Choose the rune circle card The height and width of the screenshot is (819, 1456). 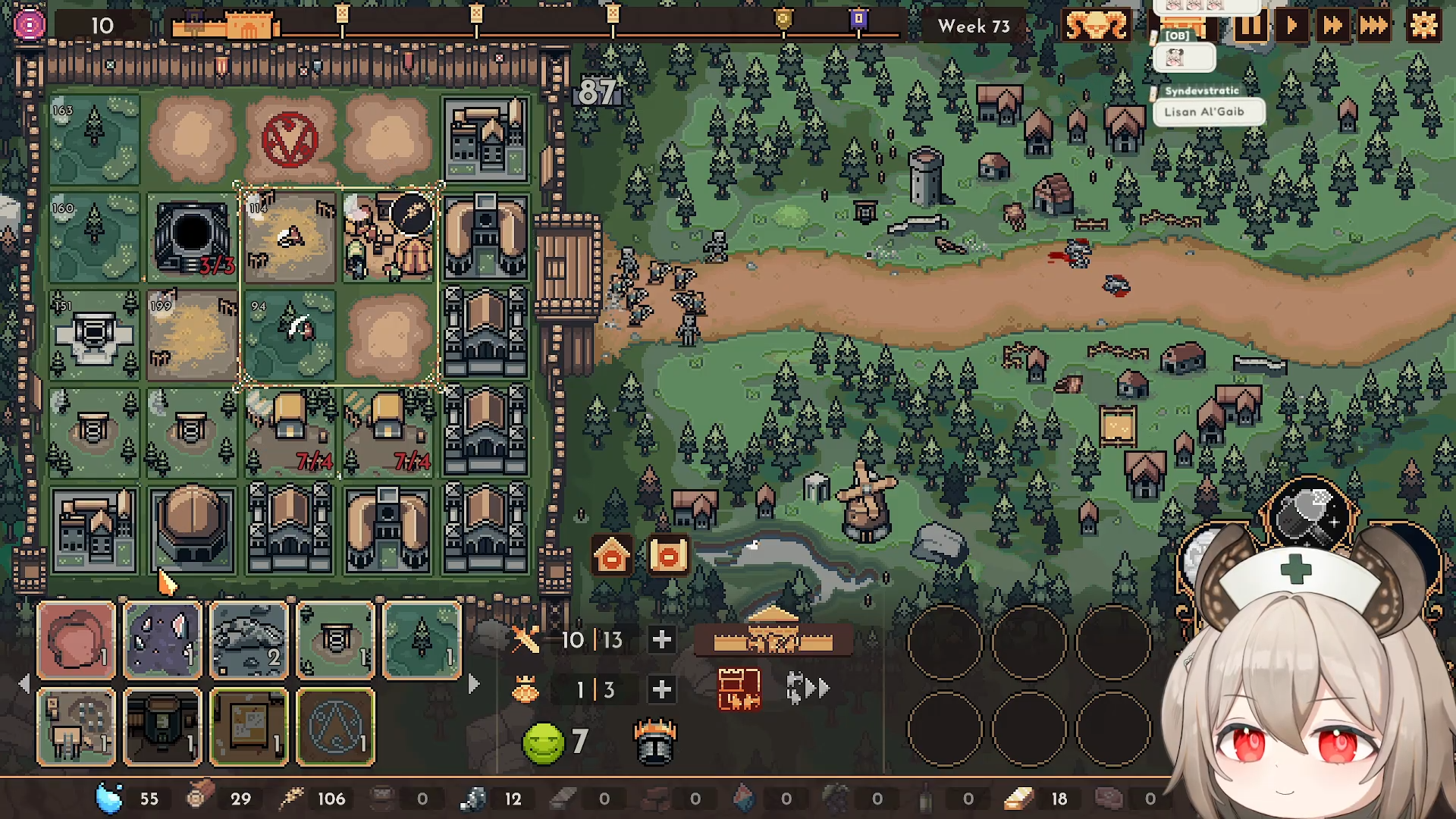point(336,726)
